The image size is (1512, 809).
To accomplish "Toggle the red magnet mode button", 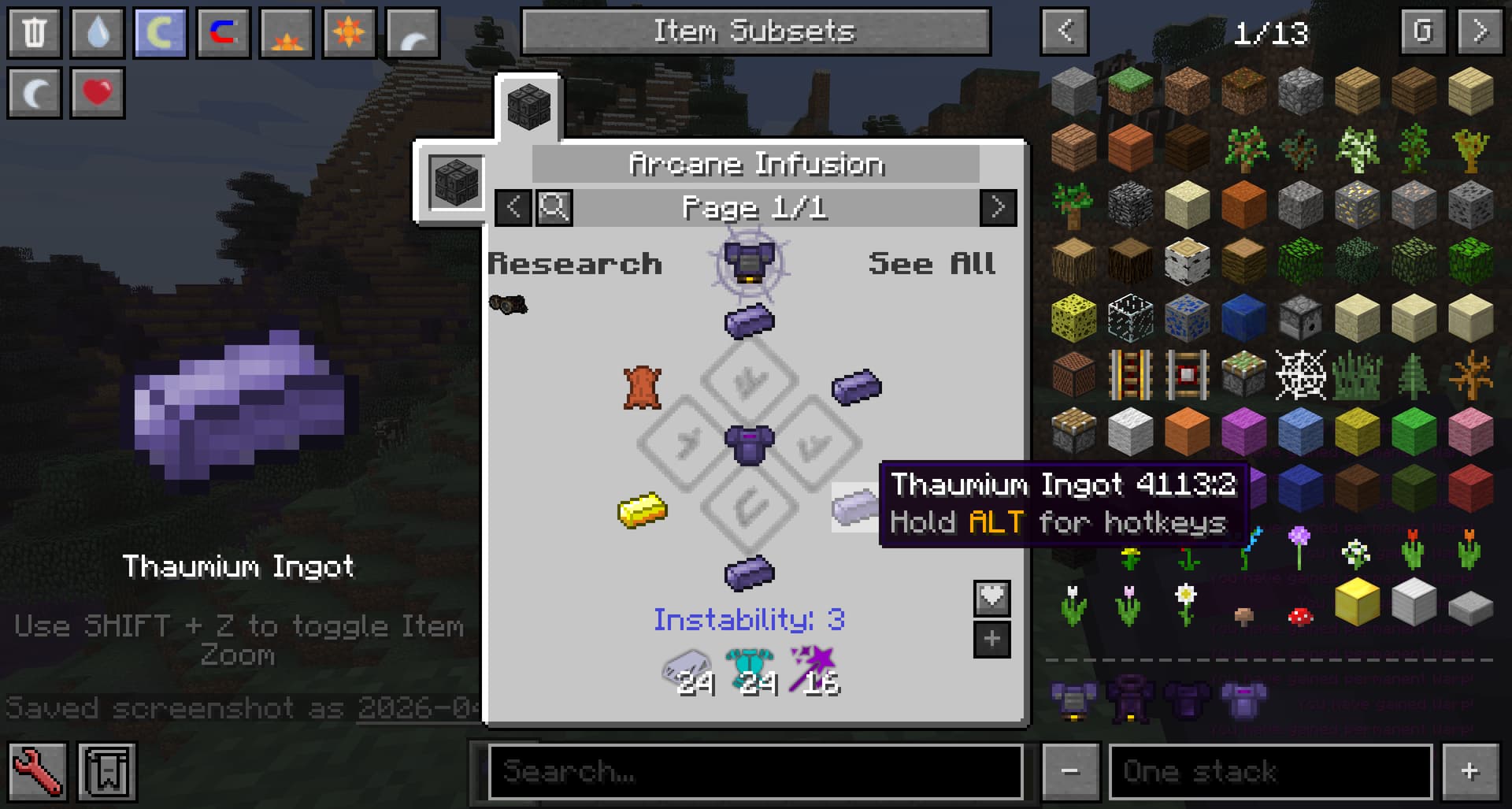I will click(224, 32).
